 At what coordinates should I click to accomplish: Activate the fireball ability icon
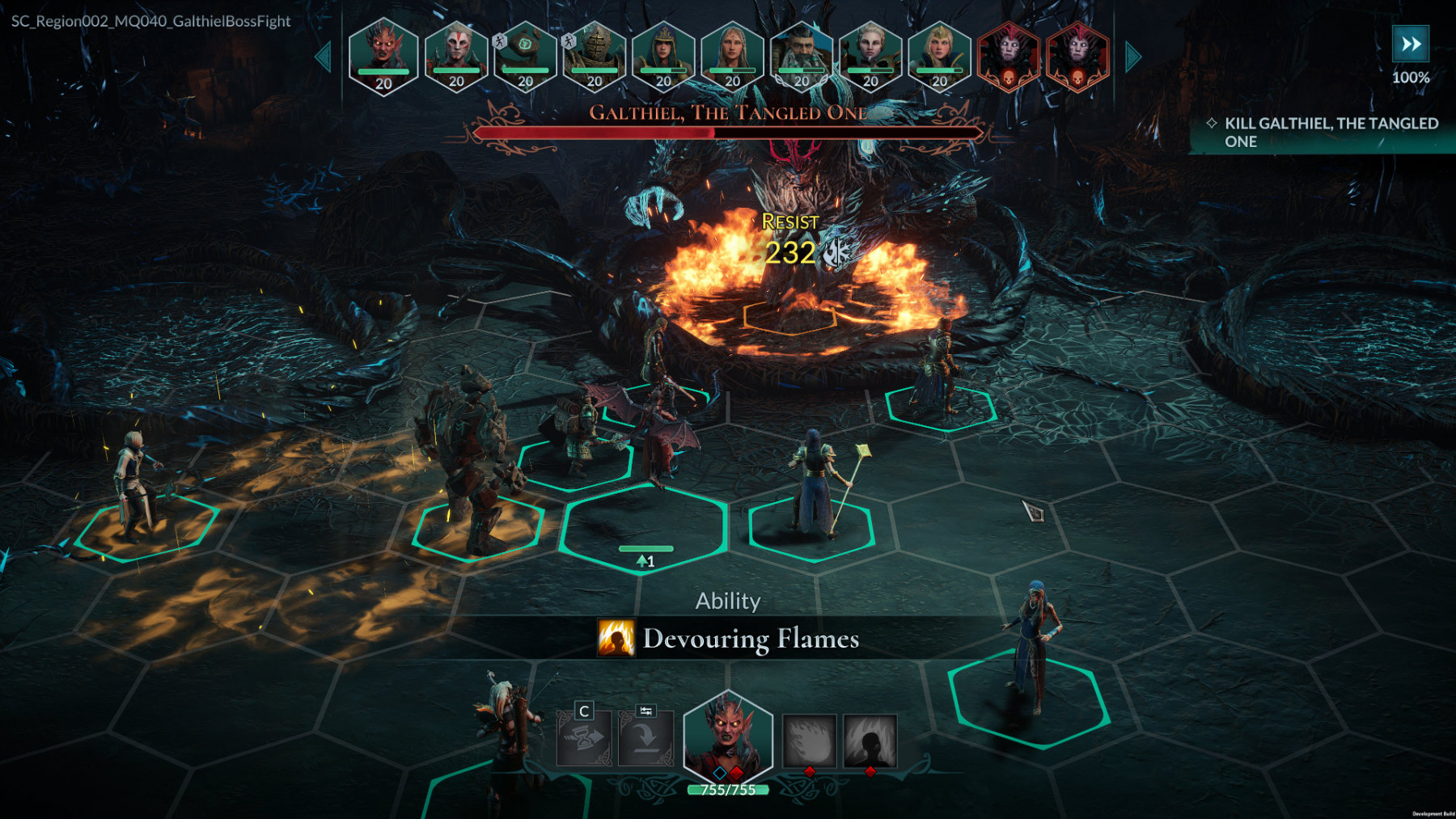[x=809, y=740]
